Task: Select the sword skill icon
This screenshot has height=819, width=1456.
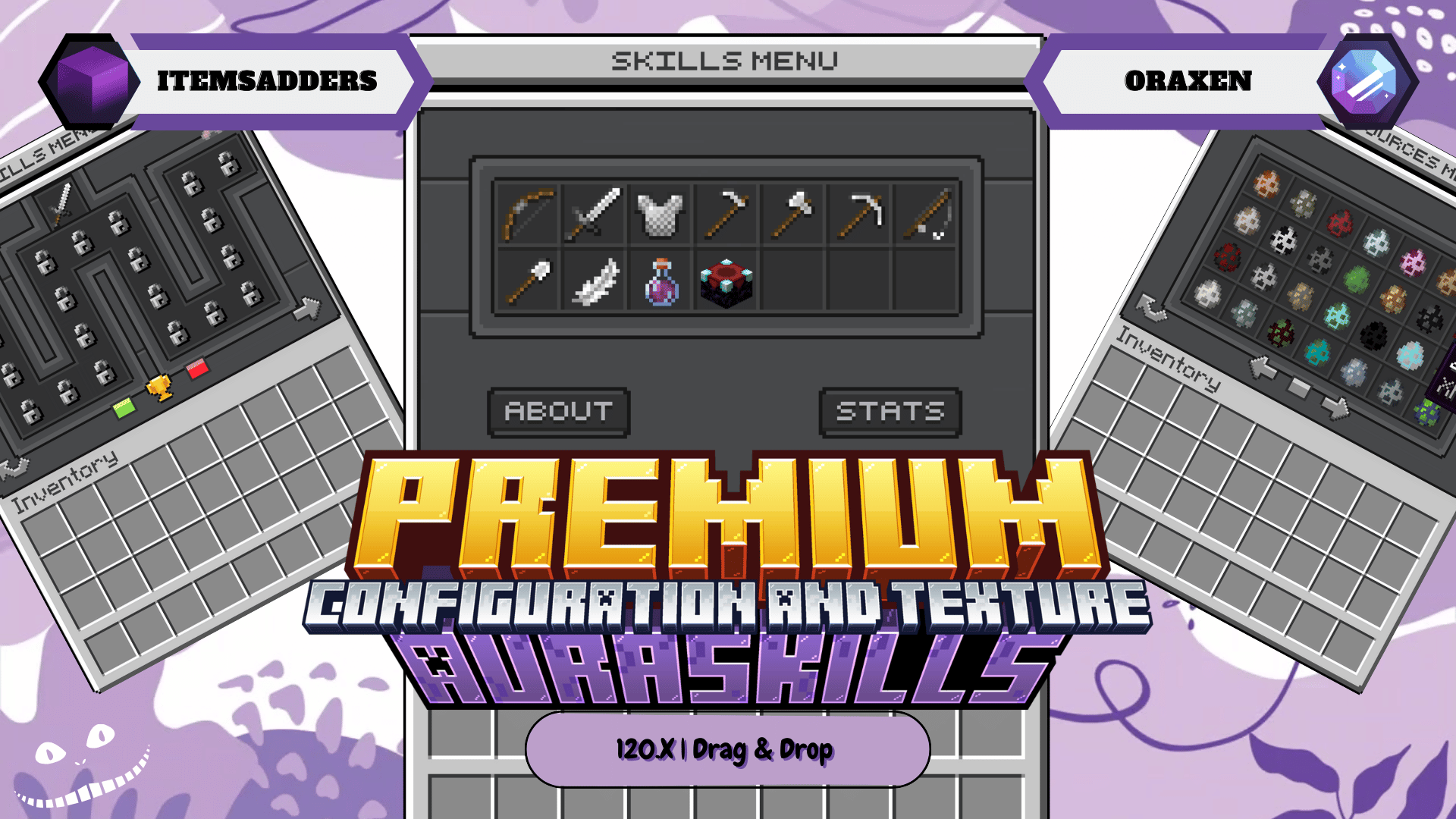Action: (x=595, y=216)
